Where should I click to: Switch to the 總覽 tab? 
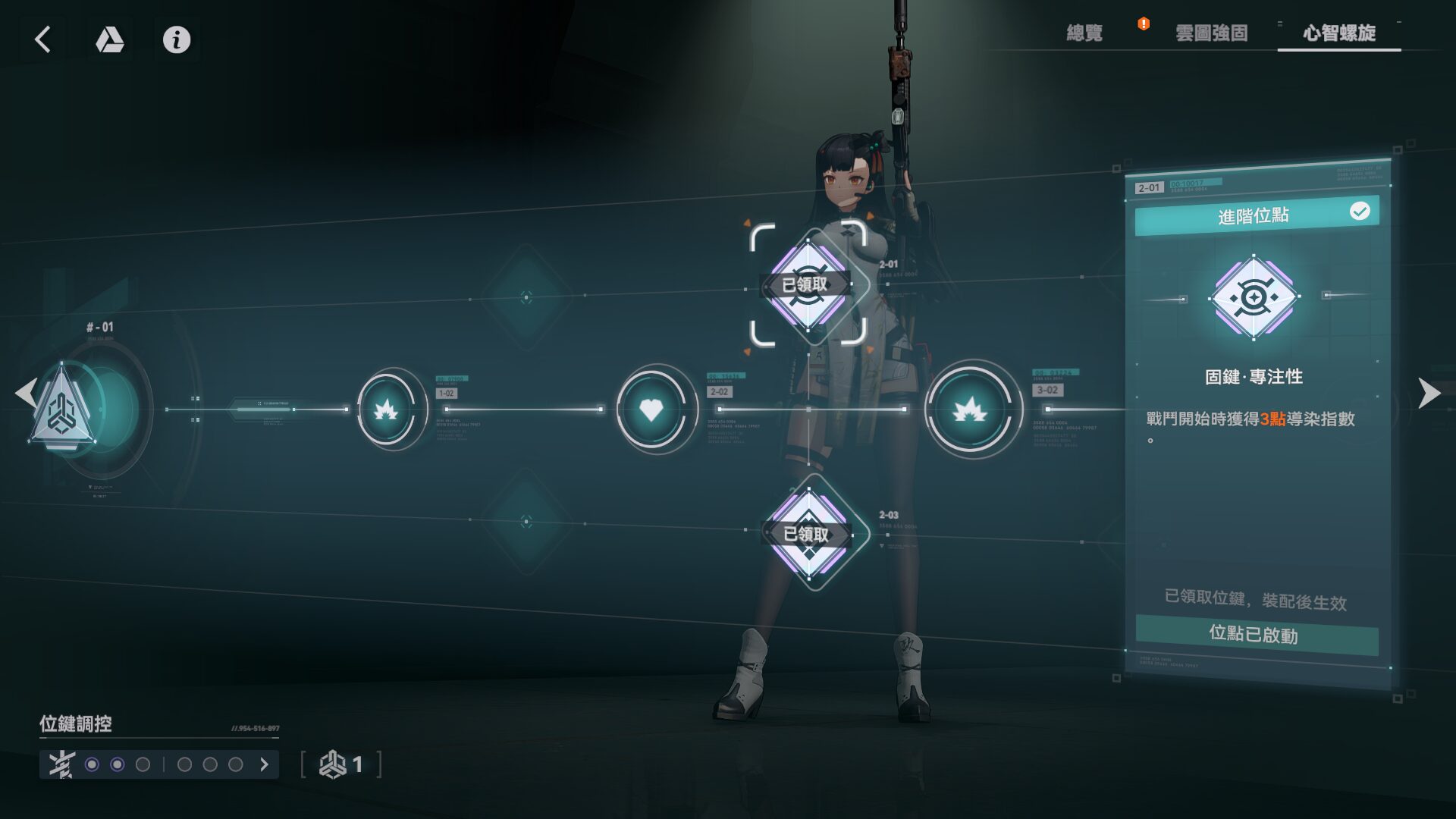(1084, 33)
